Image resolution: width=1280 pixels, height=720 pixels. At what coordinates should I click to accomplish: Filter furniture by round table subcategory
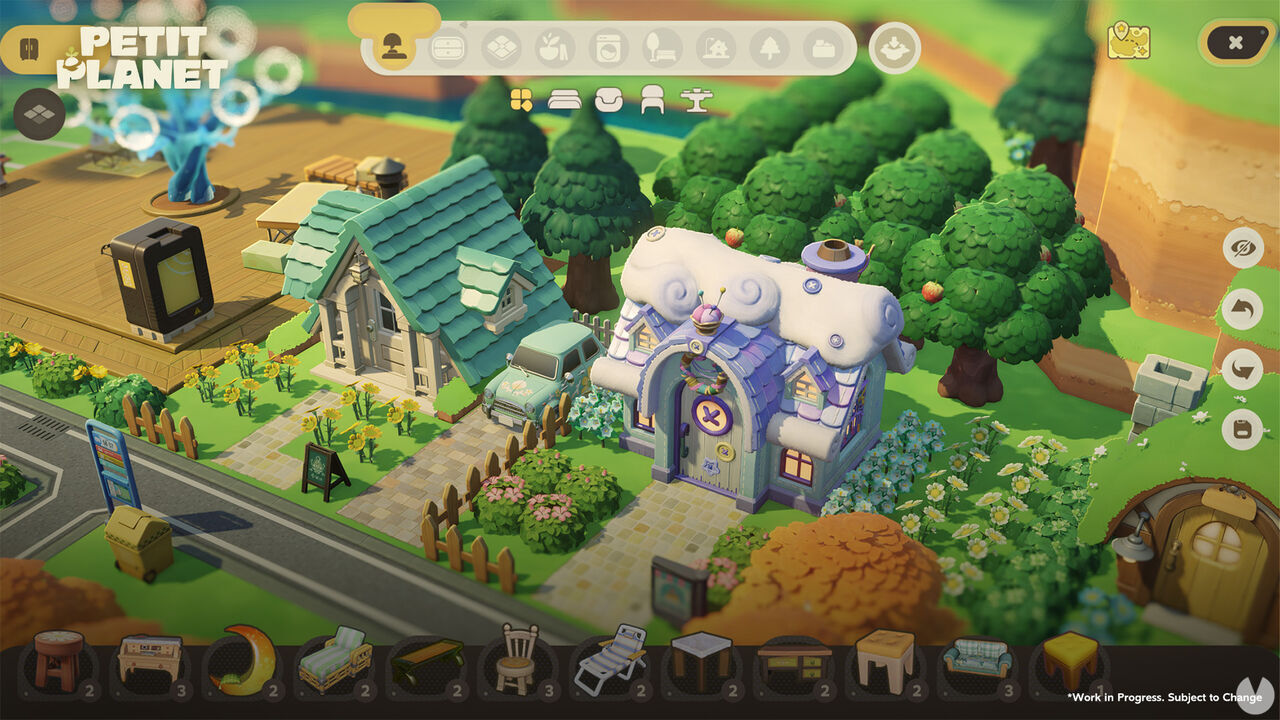point(696,98)
